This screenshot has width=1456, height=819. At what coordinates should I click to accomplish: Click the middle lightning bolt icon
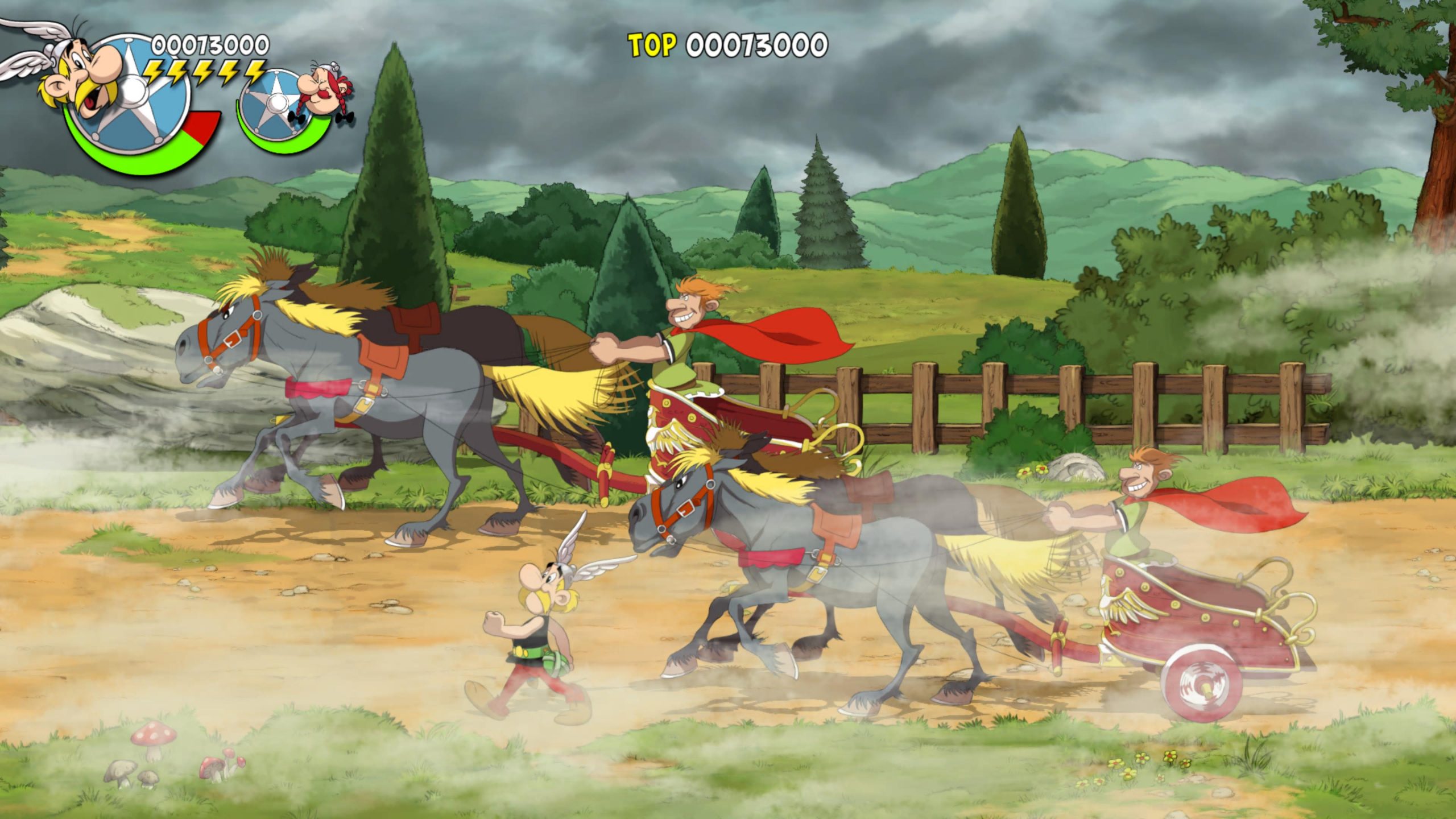click(x=204, y=72)
